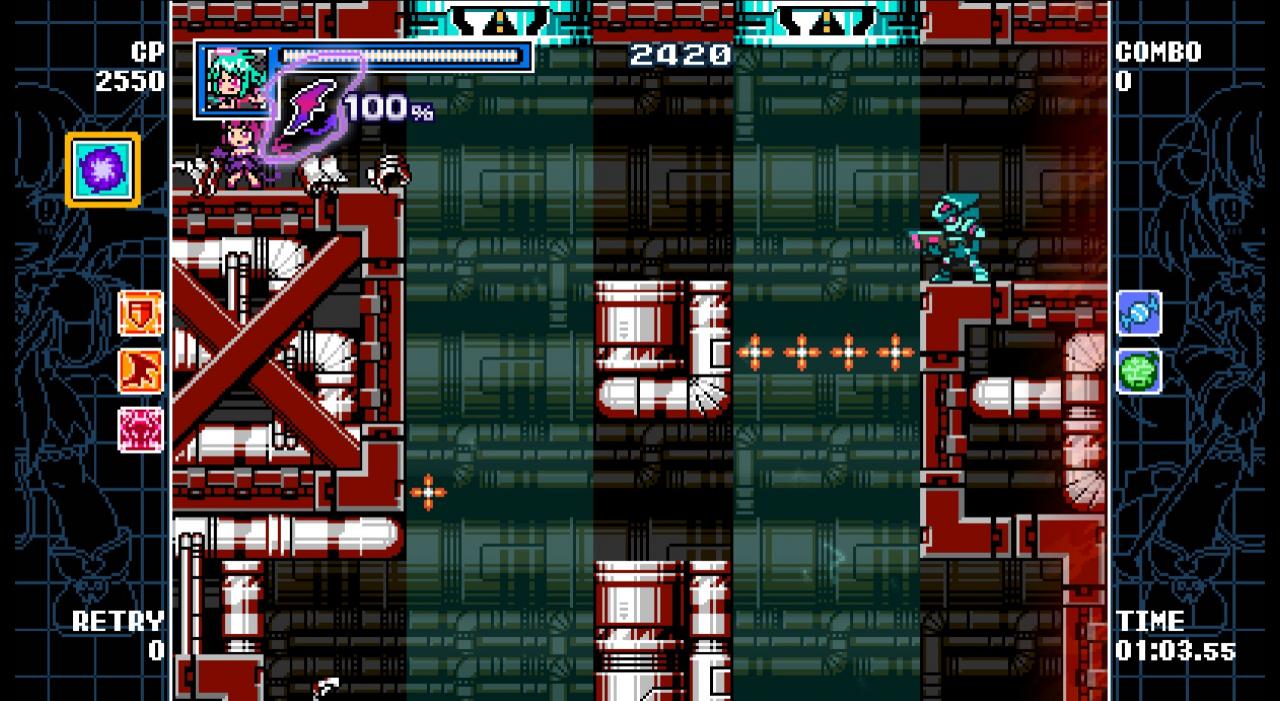Select the purple orb skill with yellow frame
Viewport: 1280px width, 701px height.
tap(103, 169)
